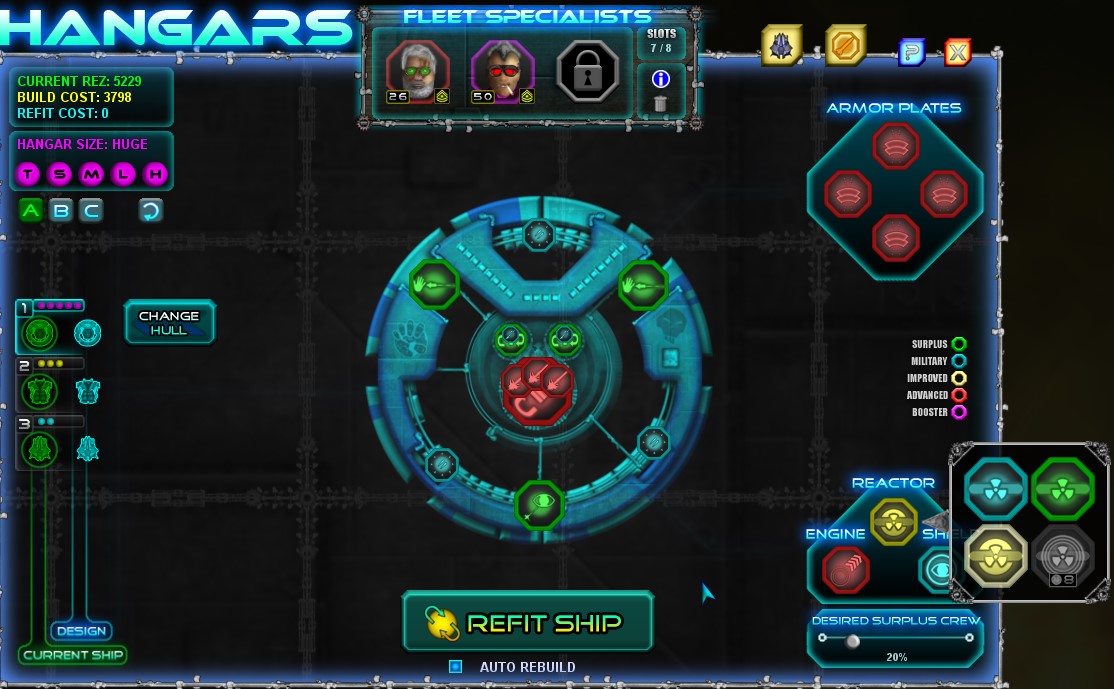Choose the green surplus reactor option
The width and height of the screenshot is (1114, 689).
coord(1062,487)
